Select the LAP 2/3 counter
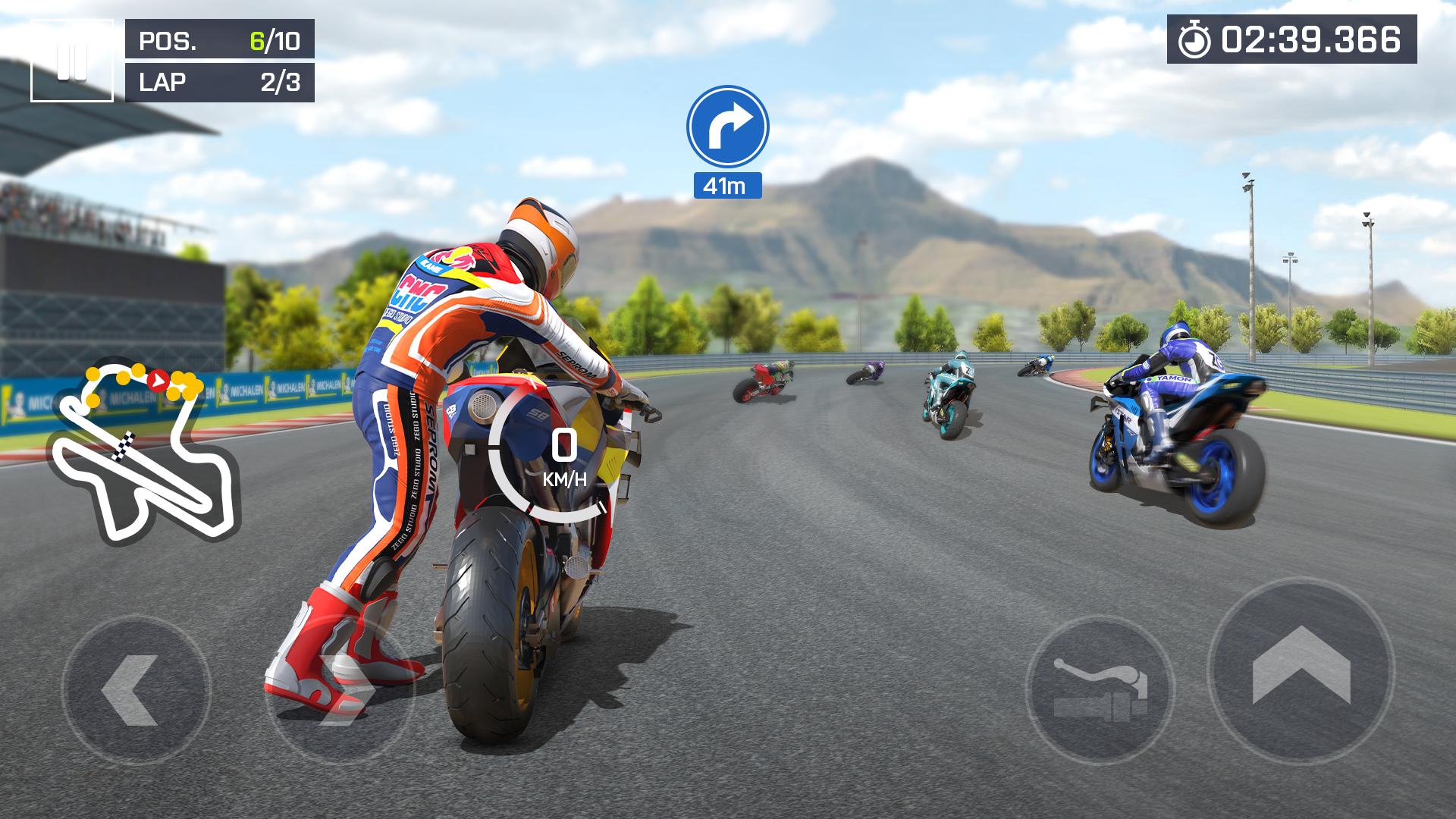This screenshot has height=819, width=1456. click(x=219, y=83)
